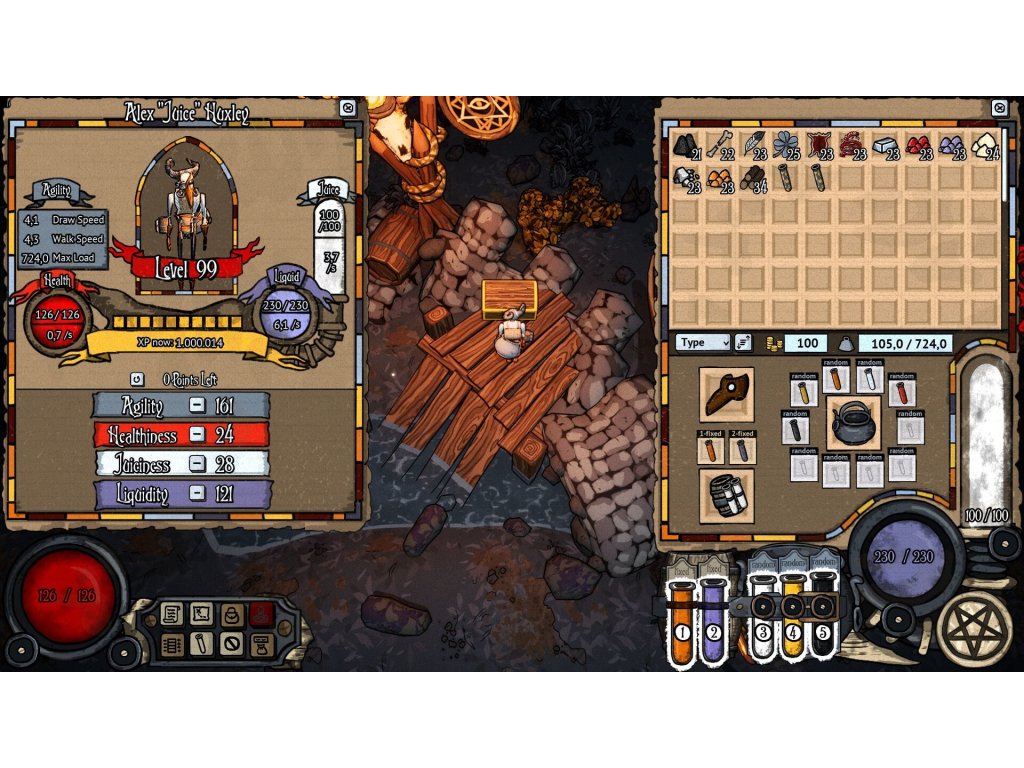The height and width of the screenshot is (768, 1024).
Task: Toggle the inventory sort order button
Action: [x=743, y=343]
